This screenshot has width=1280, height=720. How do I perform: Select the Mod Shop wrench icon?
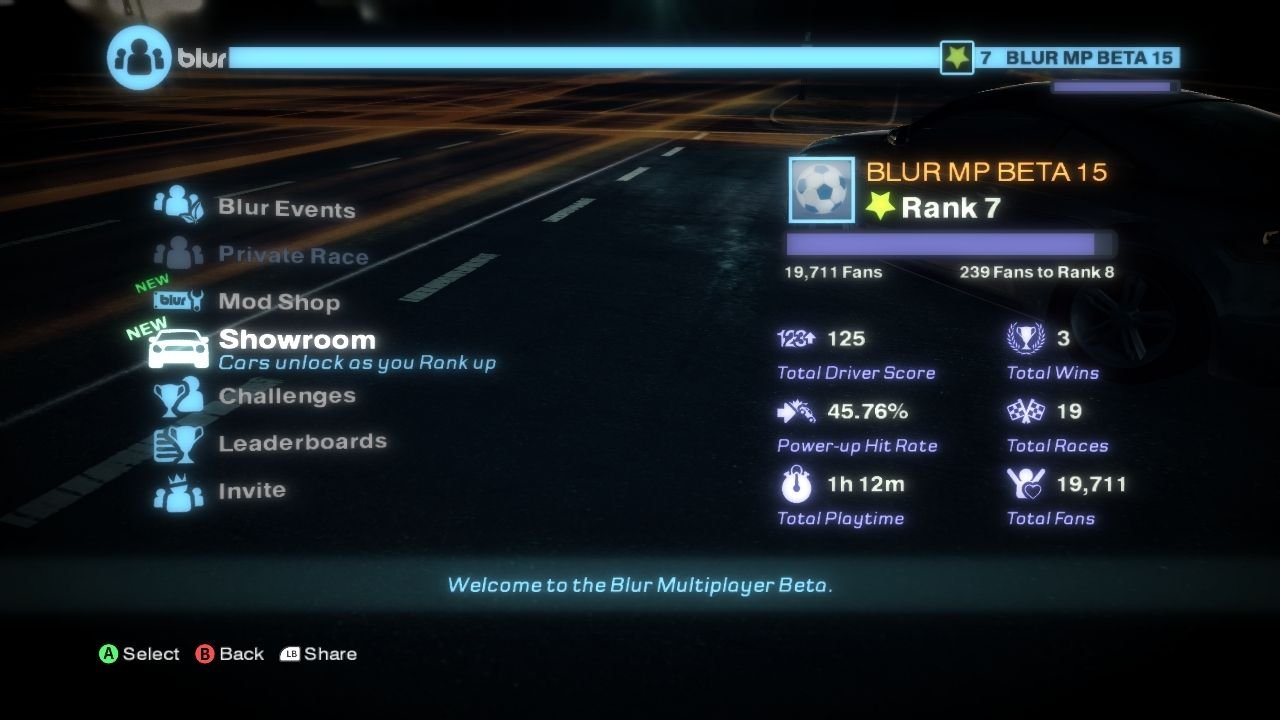pos(180,298)
